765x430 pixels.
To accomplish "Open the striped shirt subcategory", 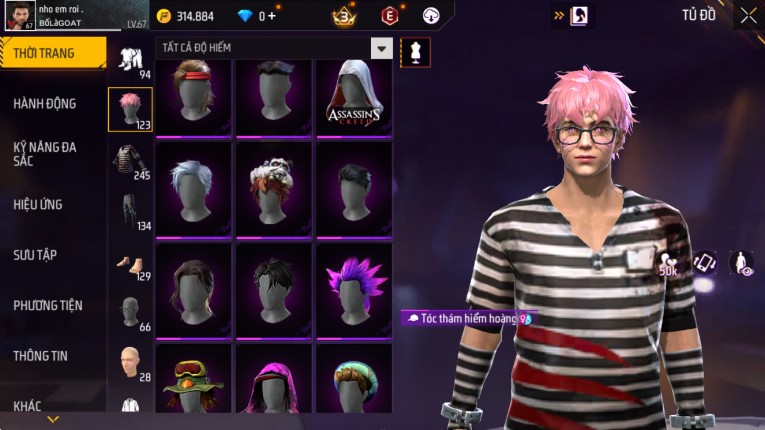I will click(x=130, y=161).
